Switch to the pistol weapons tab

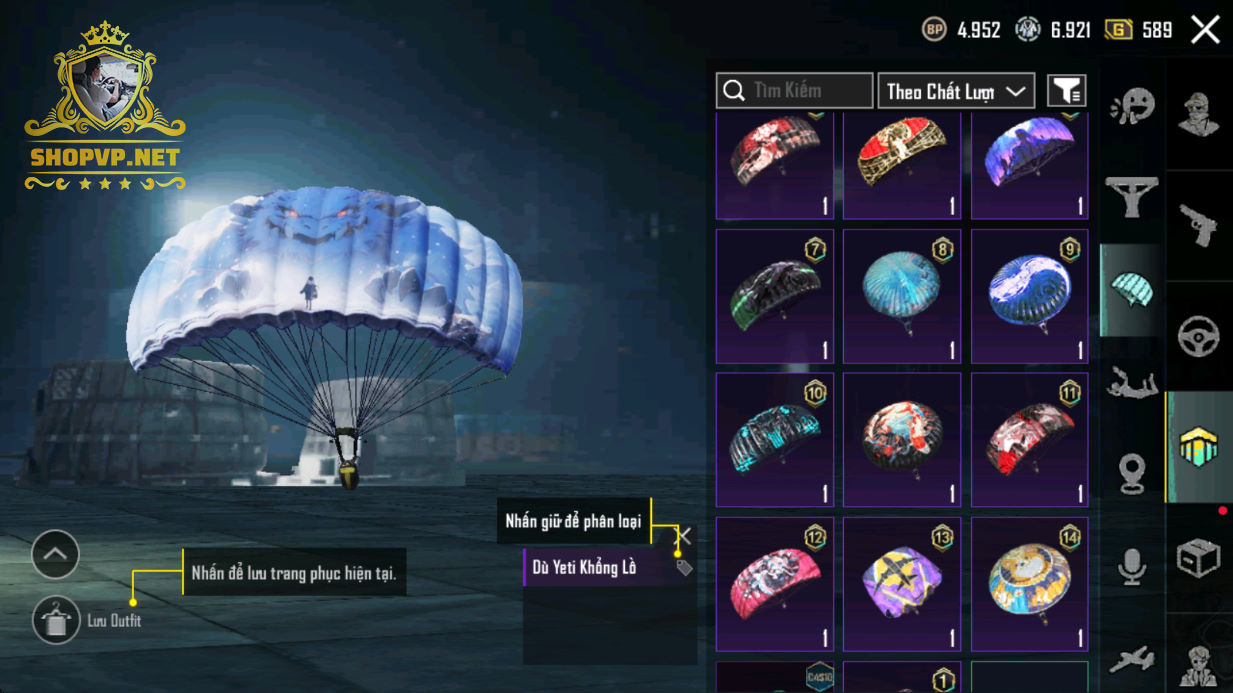click(1199, 226)
